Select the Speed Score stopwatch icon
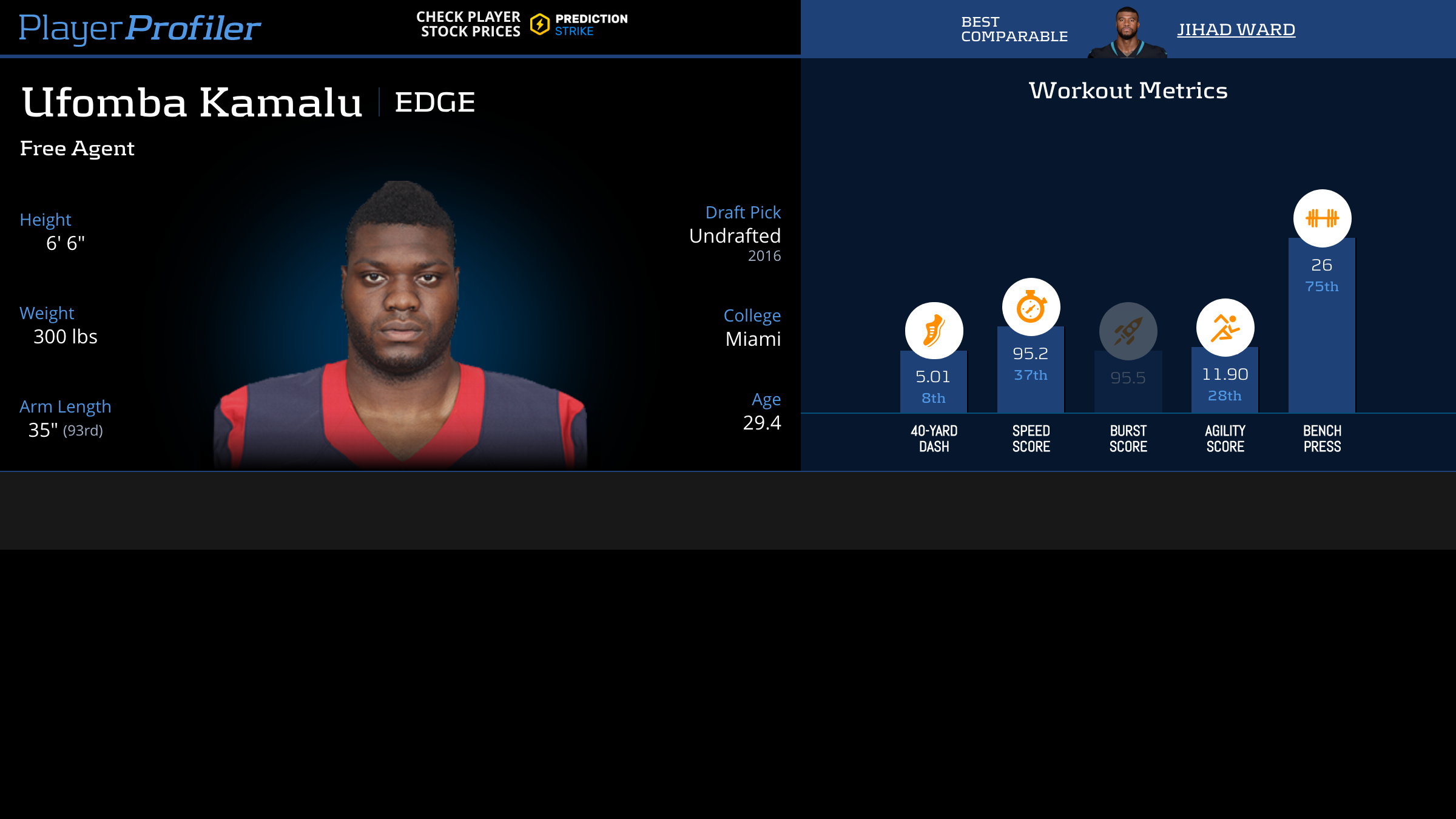Viewport: 1456px width, 819px height. [1031, 307]
